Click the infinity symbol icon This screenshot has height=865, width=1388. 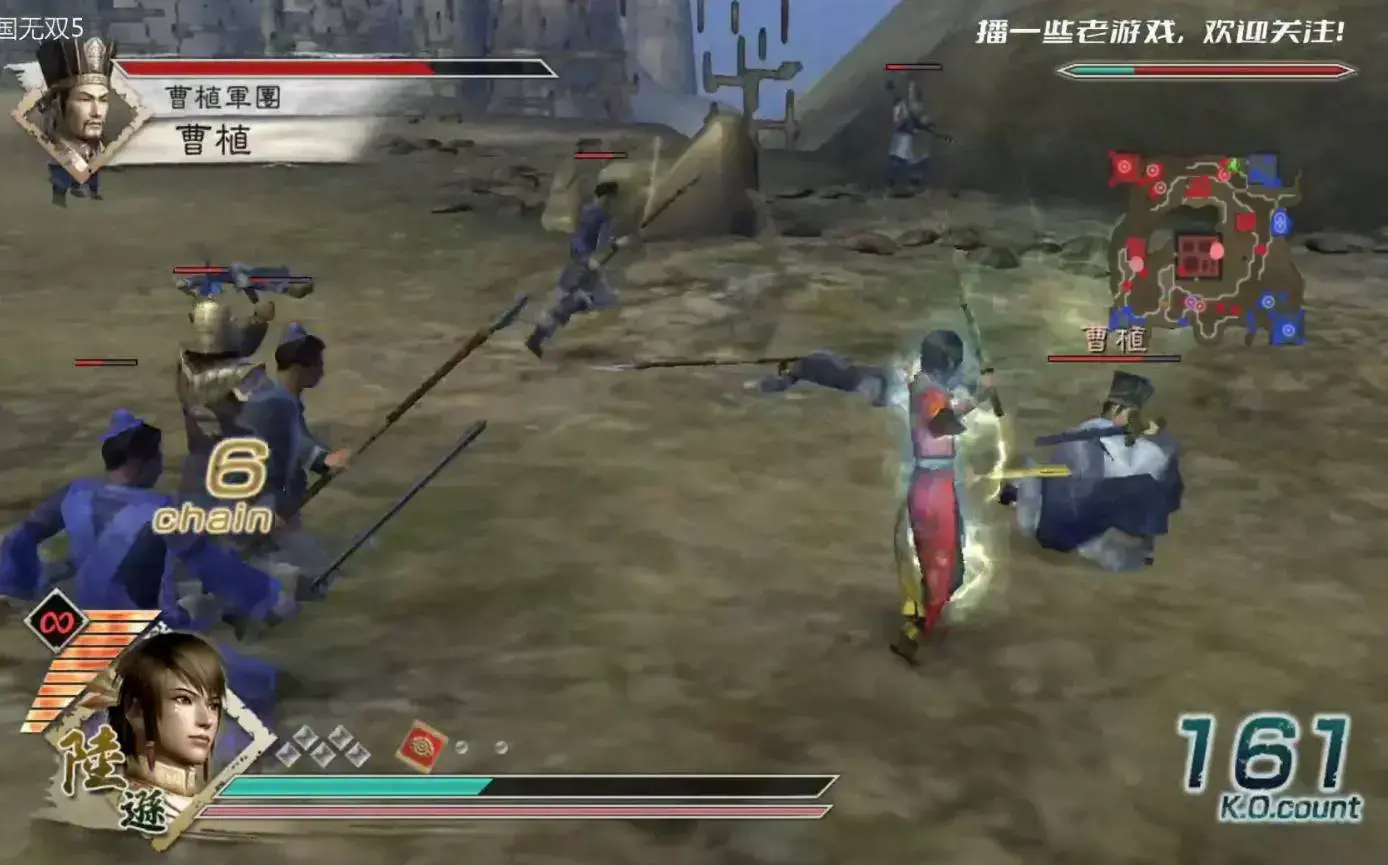[x=56, y=621]
